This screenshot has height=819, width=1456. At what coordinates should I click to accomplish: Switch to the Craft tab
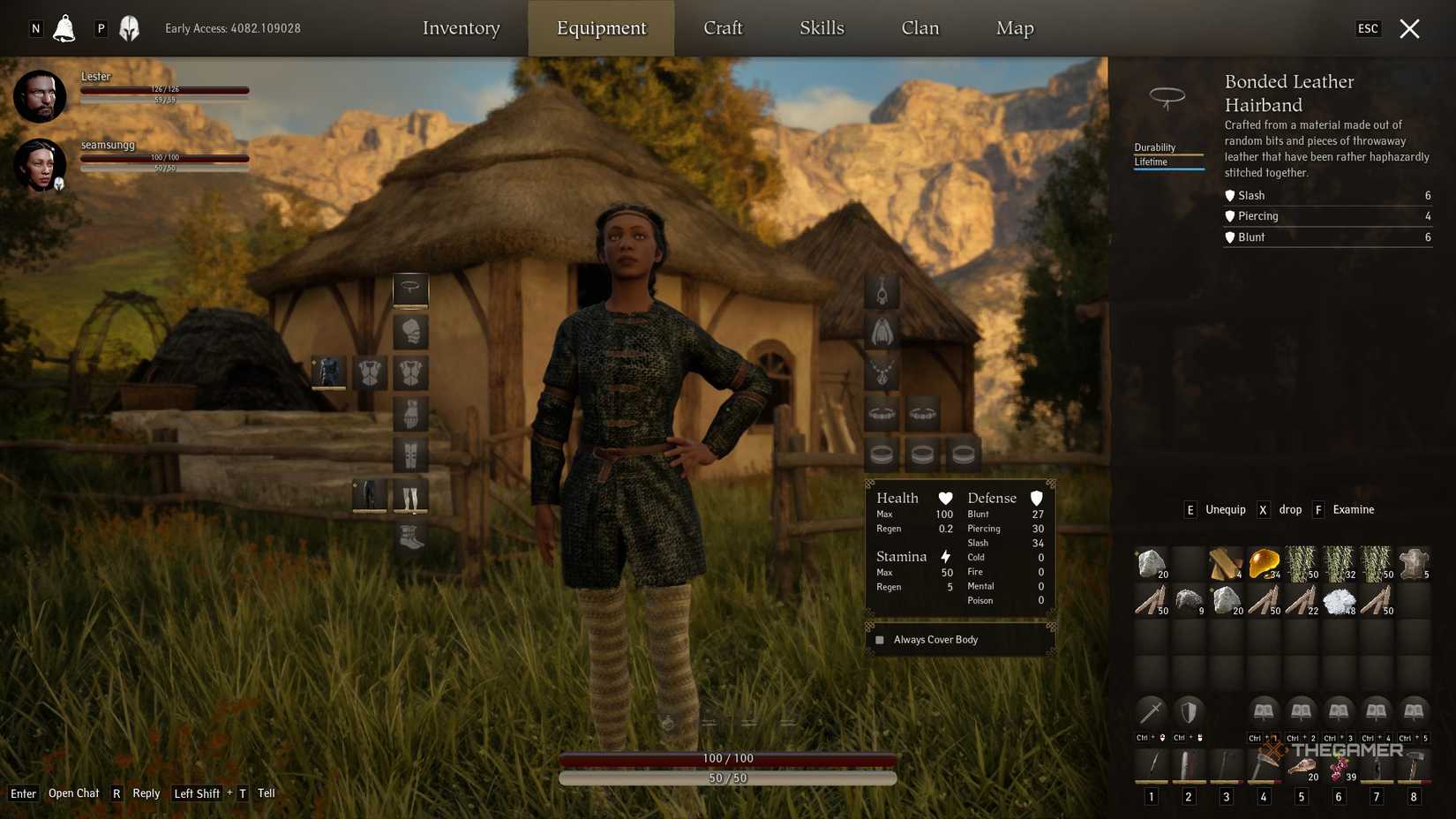point(723,27)
